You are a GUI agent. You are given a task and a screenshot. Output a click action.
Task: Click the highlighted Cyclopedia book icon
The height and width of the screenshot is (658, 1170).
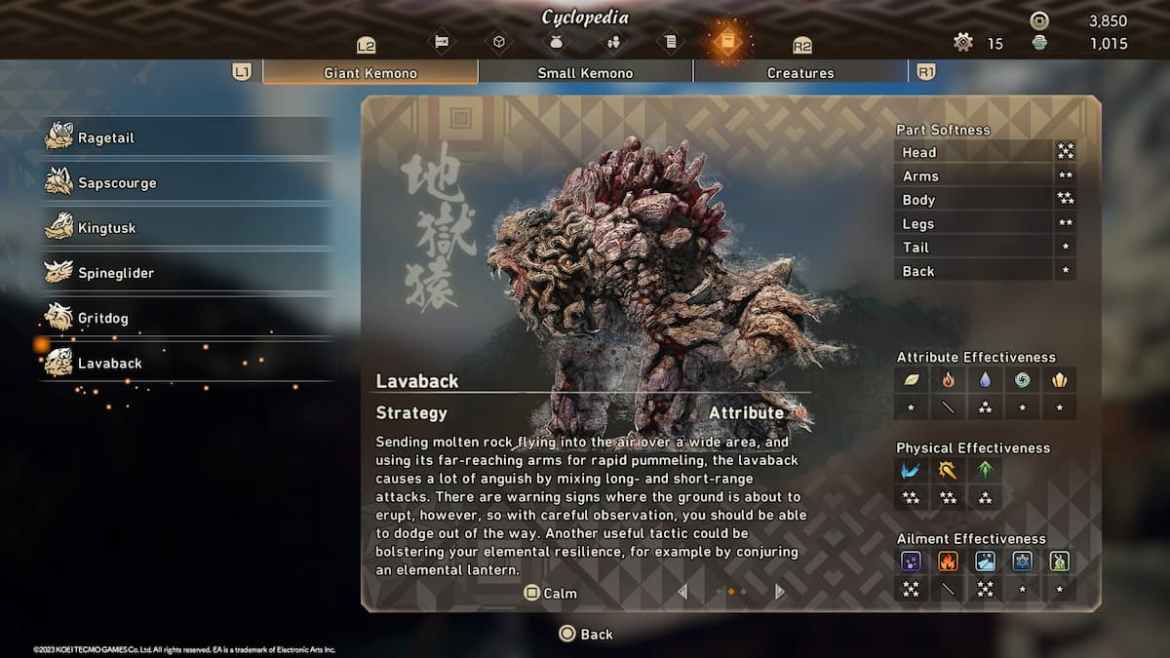(728, 42)
